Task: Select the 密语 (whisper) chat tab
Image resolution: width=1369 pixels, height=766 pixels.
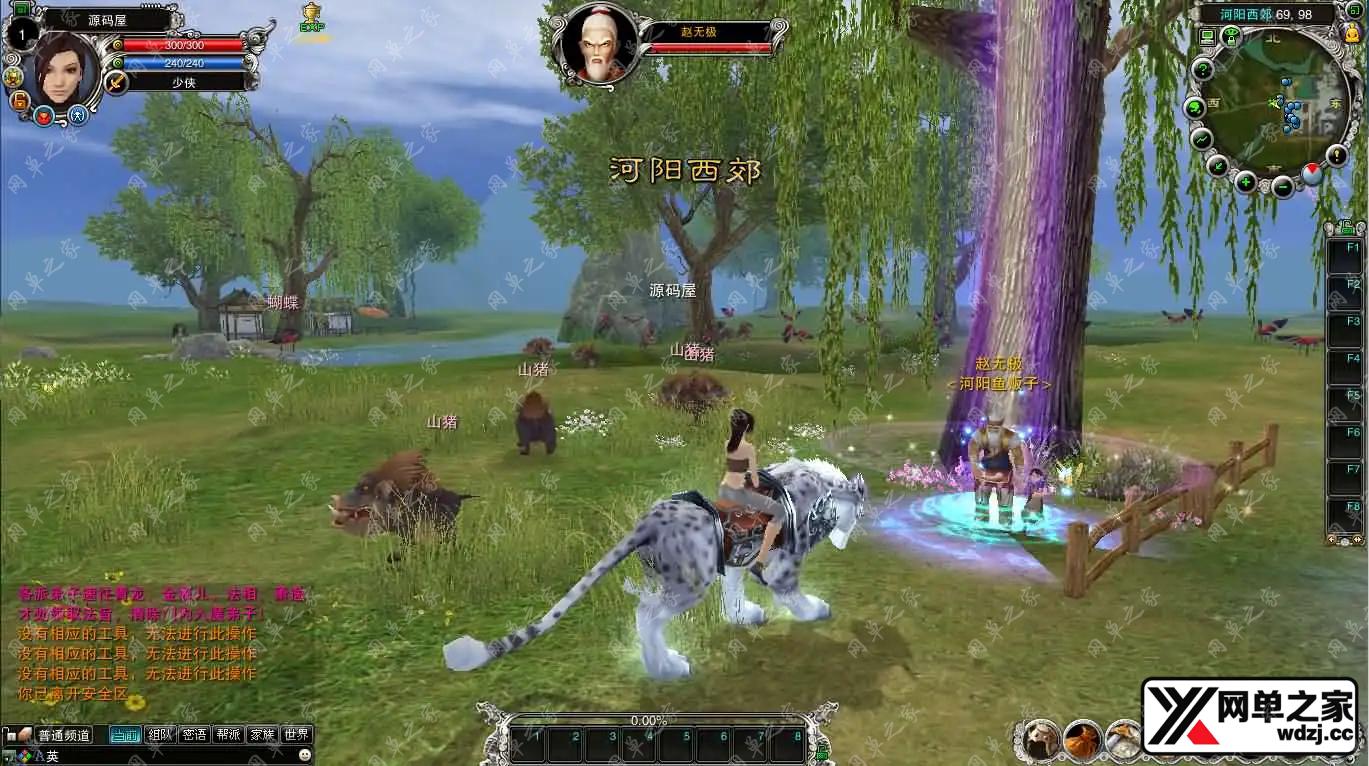Action: [193, 734]
